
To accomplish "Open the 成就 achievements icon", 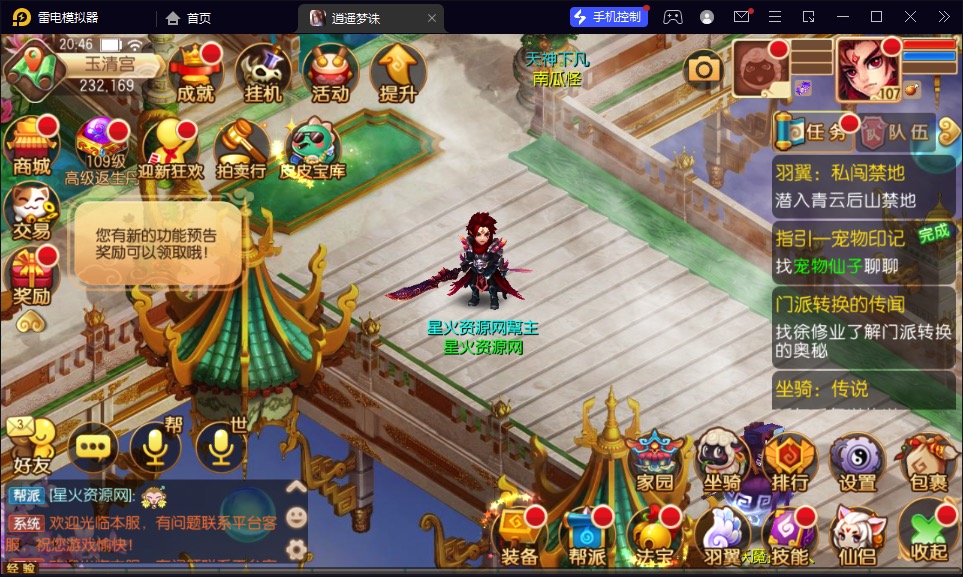I will coord(195,73).
